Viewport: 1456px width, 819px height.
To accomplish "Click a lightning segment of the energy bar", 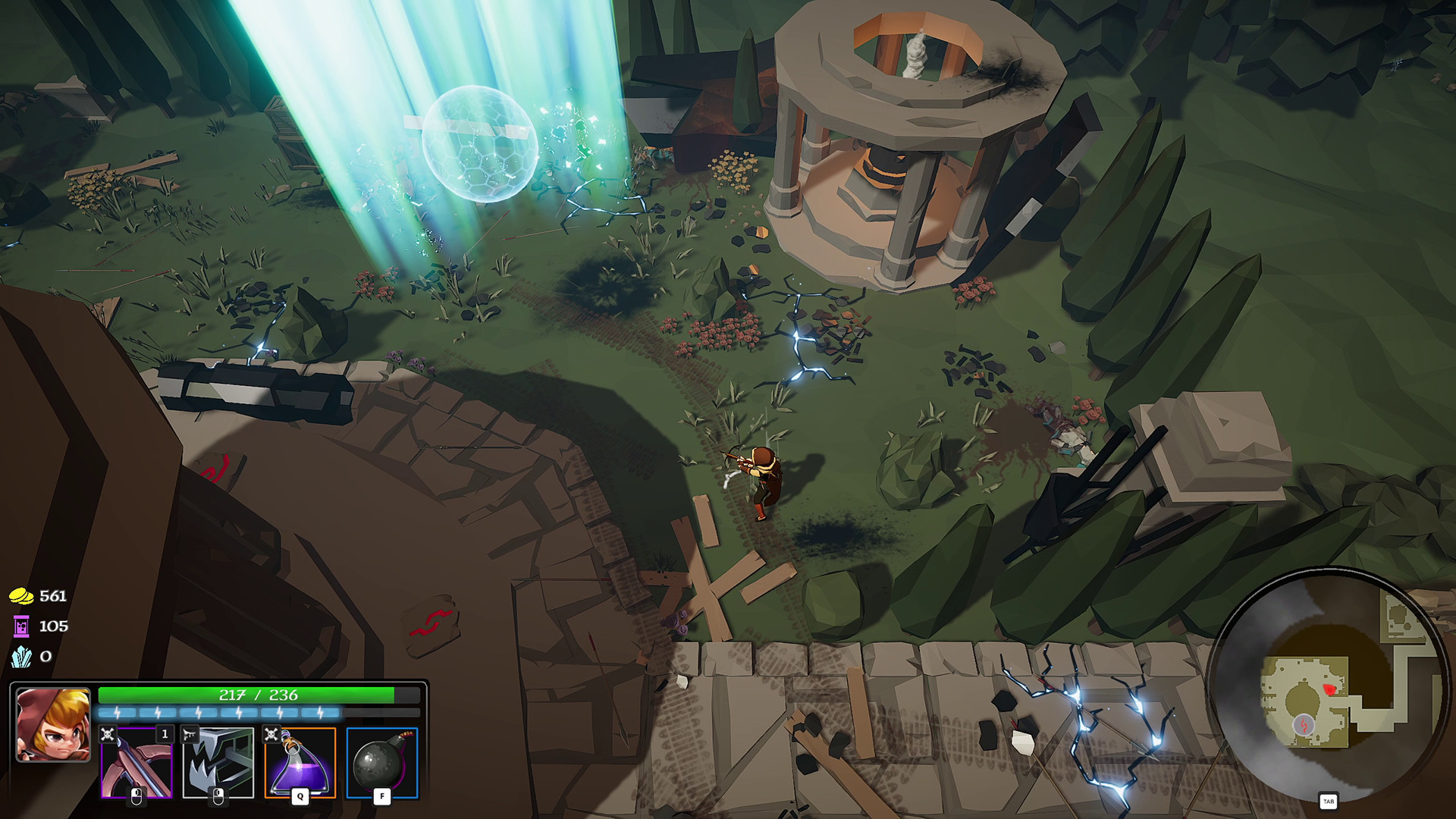I will (x=197, y=712).
